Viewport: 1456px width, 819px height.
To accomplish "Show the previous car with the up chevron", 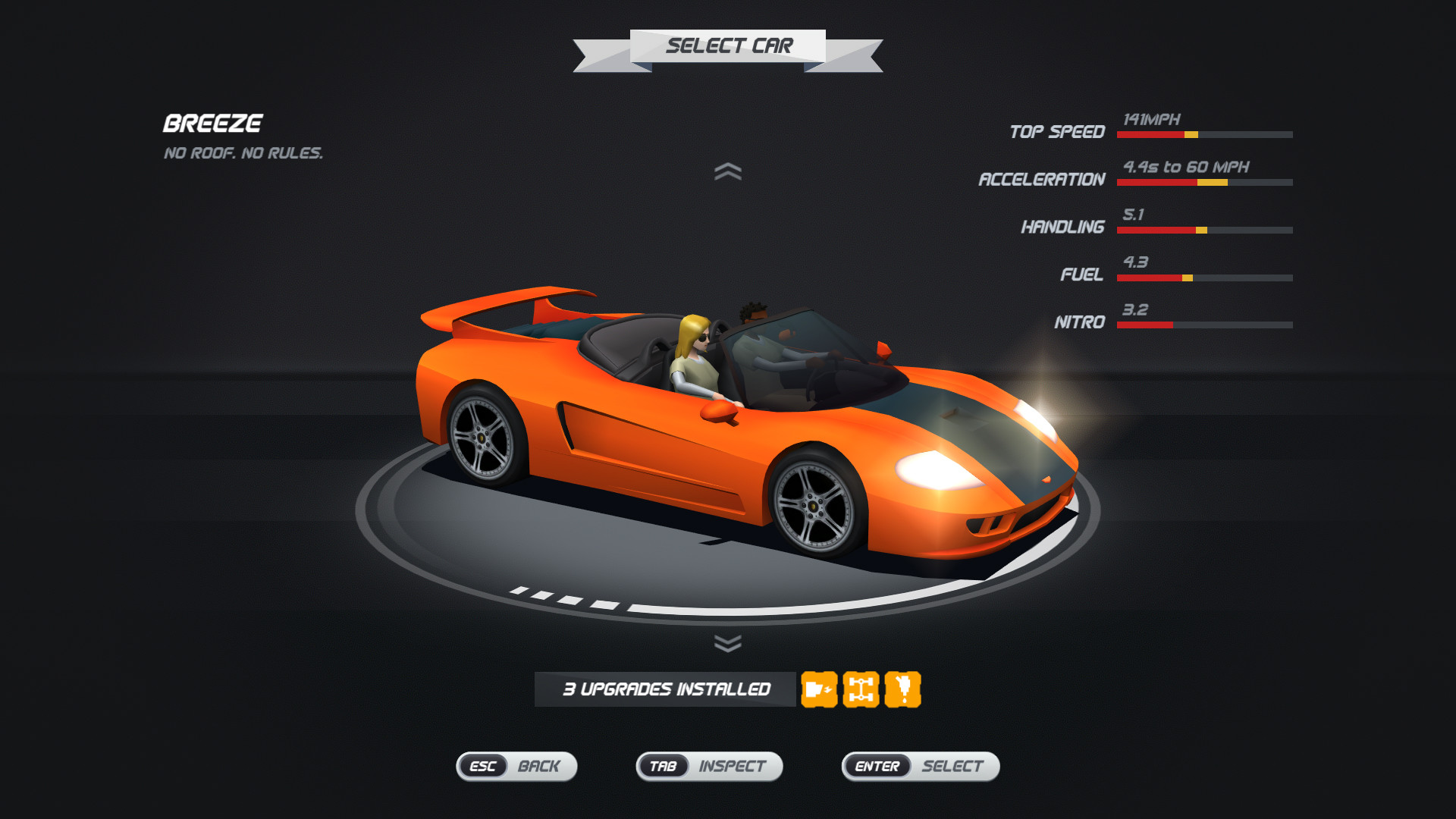I will (730, 171).
